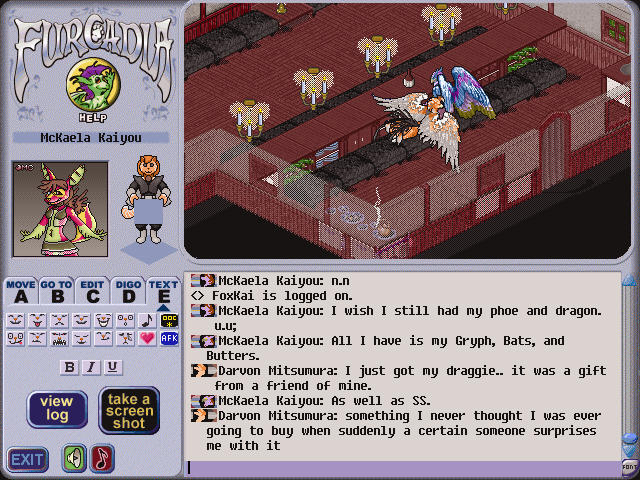
Task: Choose the pink heart emote
Action: [x=147, y=338]
